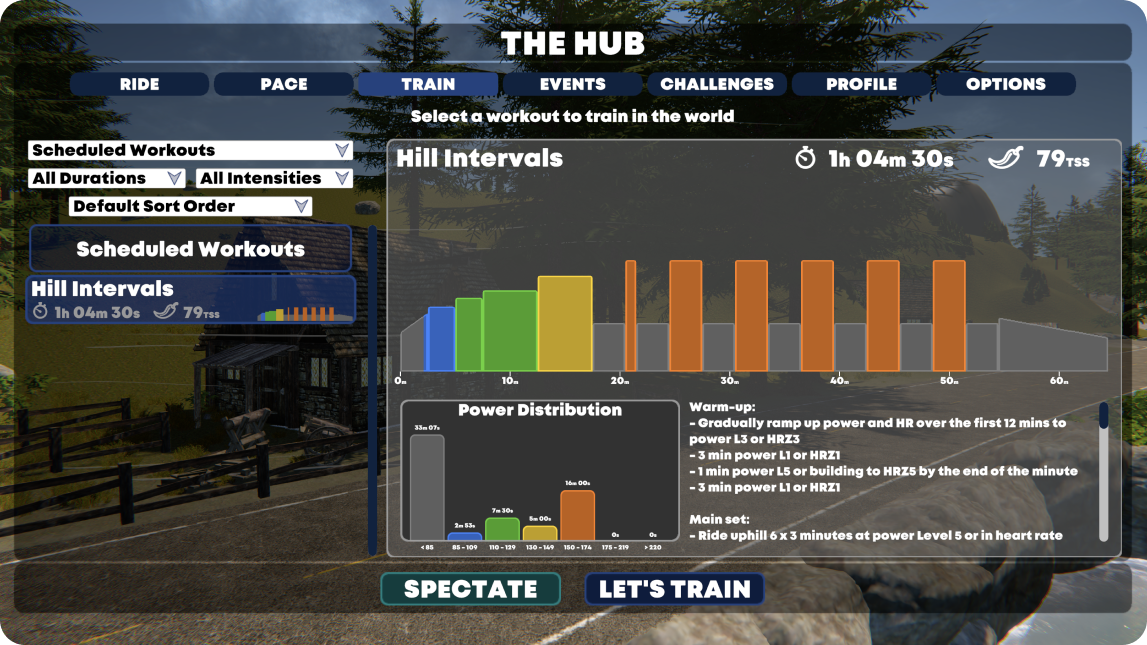Open the All Durations filter dropdown

point(107,178)
